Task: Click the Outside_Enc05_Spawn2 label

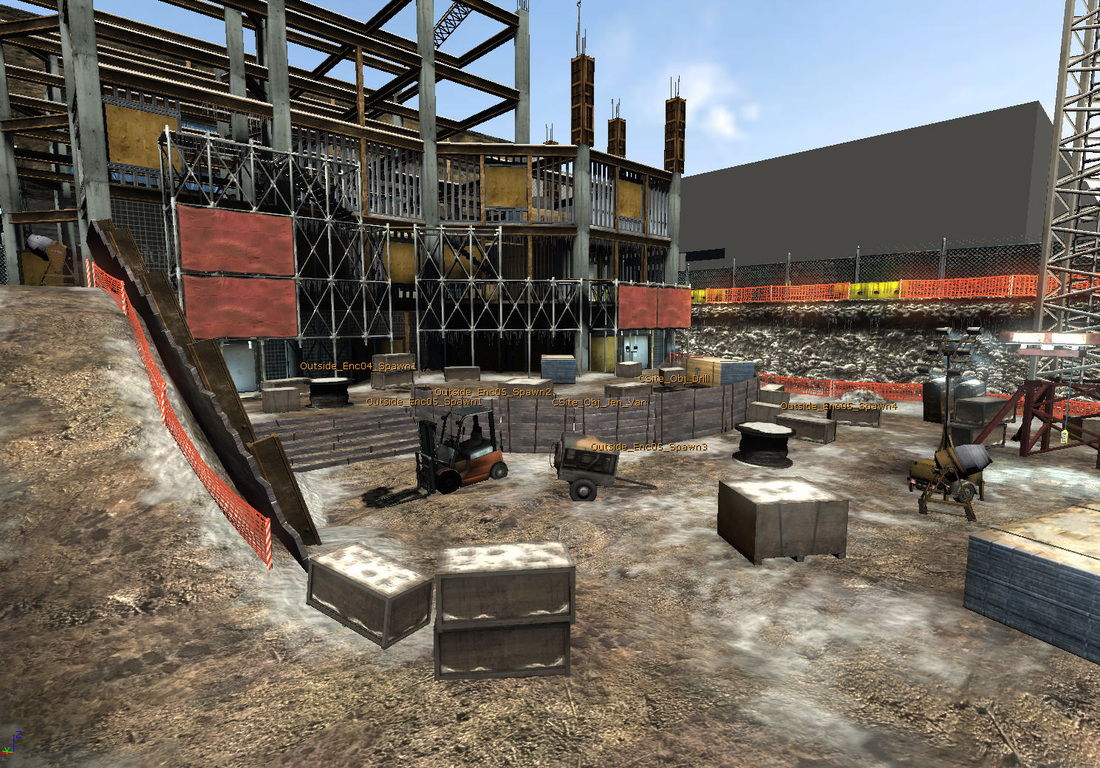Action: tap(493, 392)
